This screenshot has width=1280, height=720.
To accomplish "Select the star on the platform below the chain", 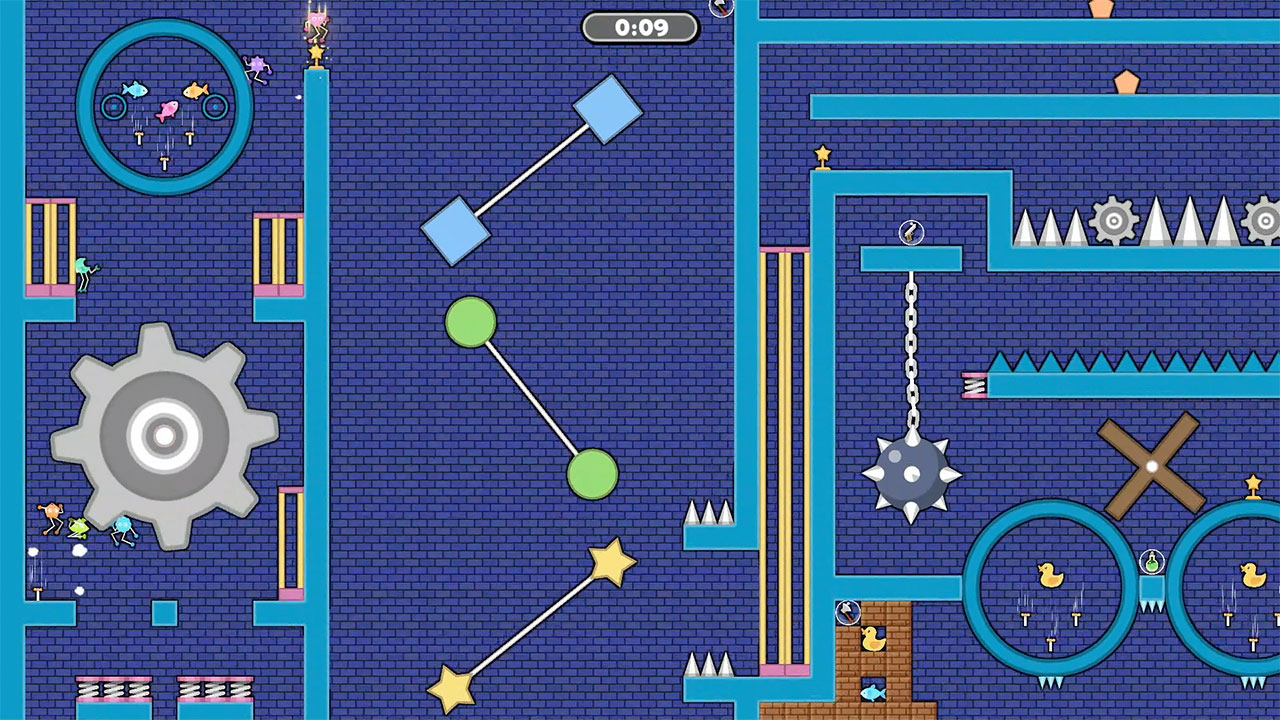I will [821, 152].
